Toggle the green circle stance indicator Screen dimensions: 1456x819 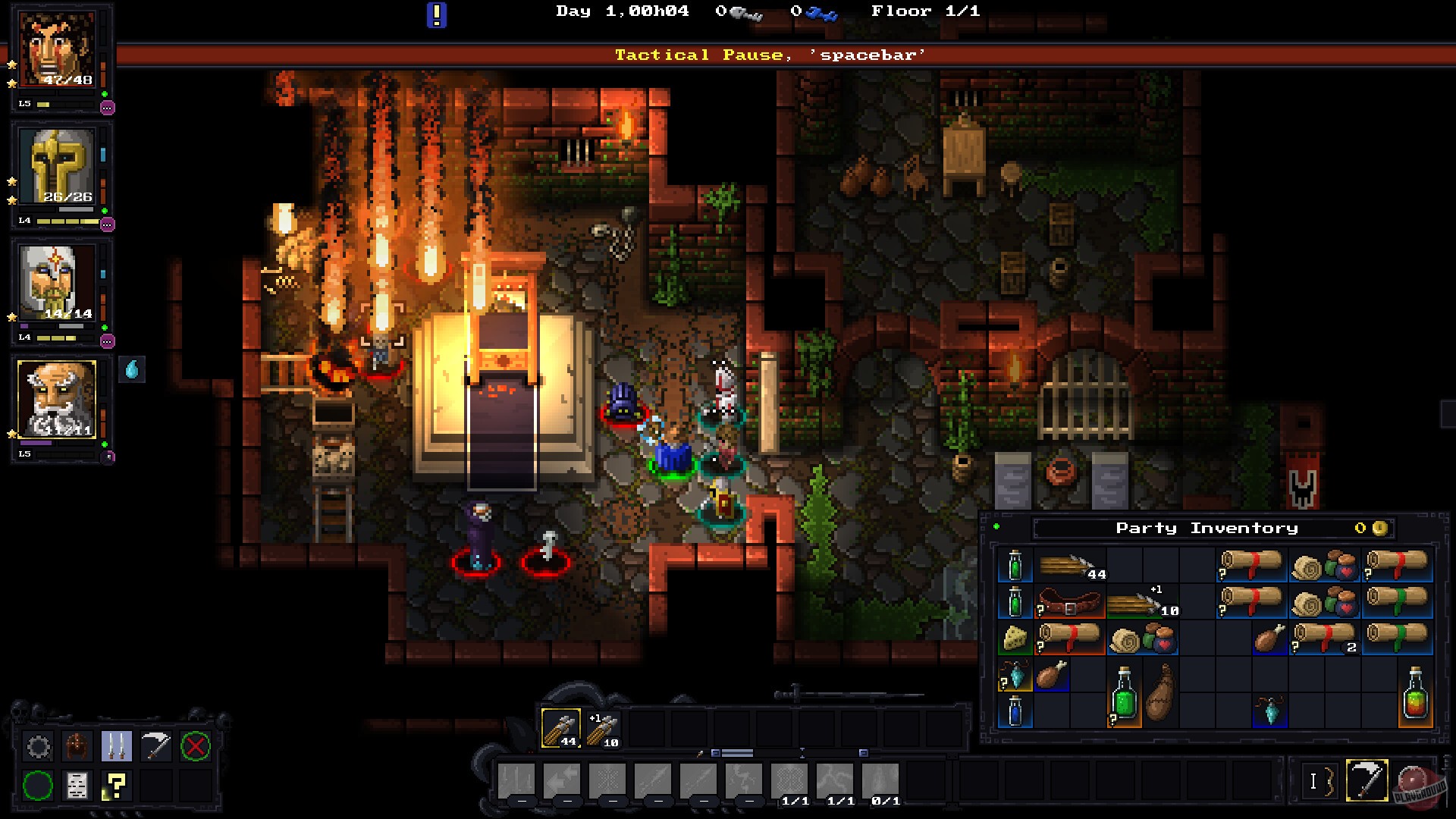(39, 785)
